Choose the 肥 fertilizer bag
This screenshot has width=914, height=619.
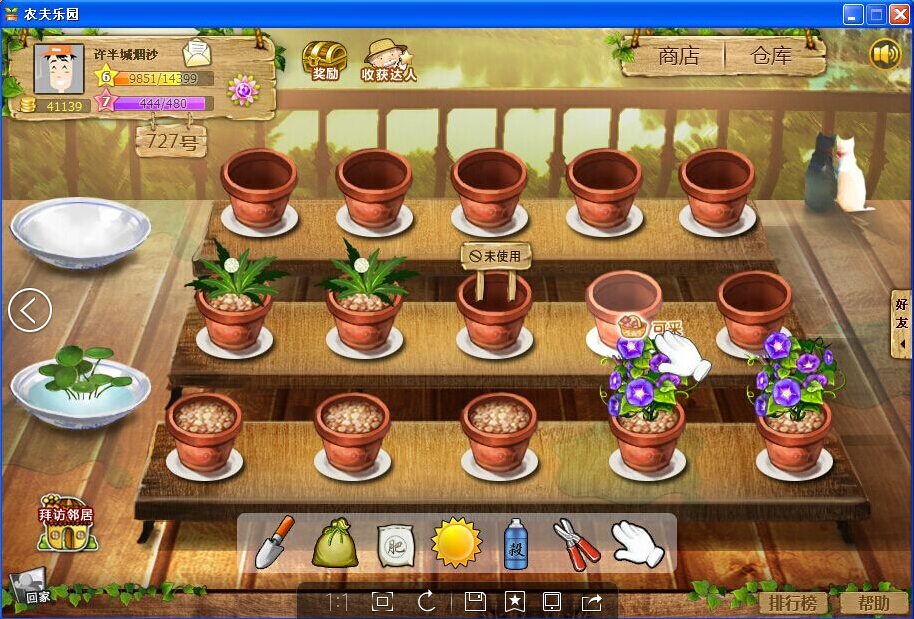point(395,546)
